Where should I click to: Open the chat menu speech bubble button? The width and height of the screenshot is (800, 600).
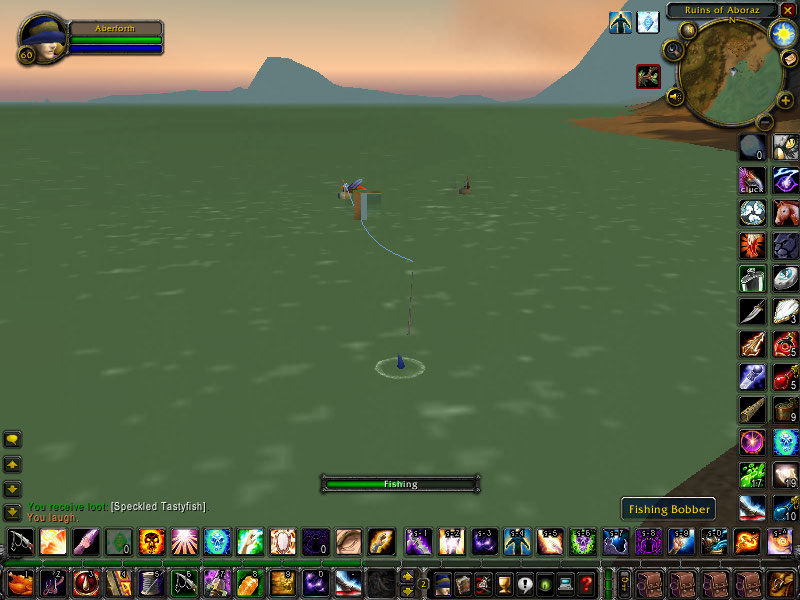[13, 439]
